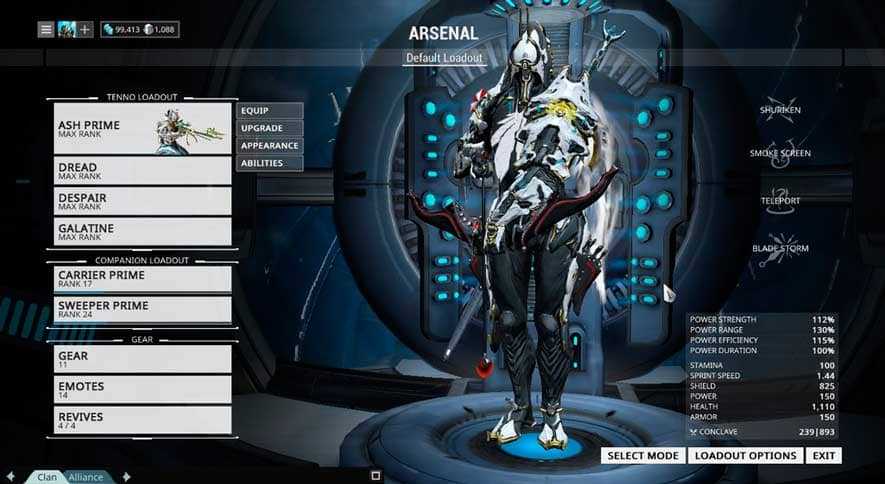
Task: Click the player profile avatar icon
Action: (66, 29)
